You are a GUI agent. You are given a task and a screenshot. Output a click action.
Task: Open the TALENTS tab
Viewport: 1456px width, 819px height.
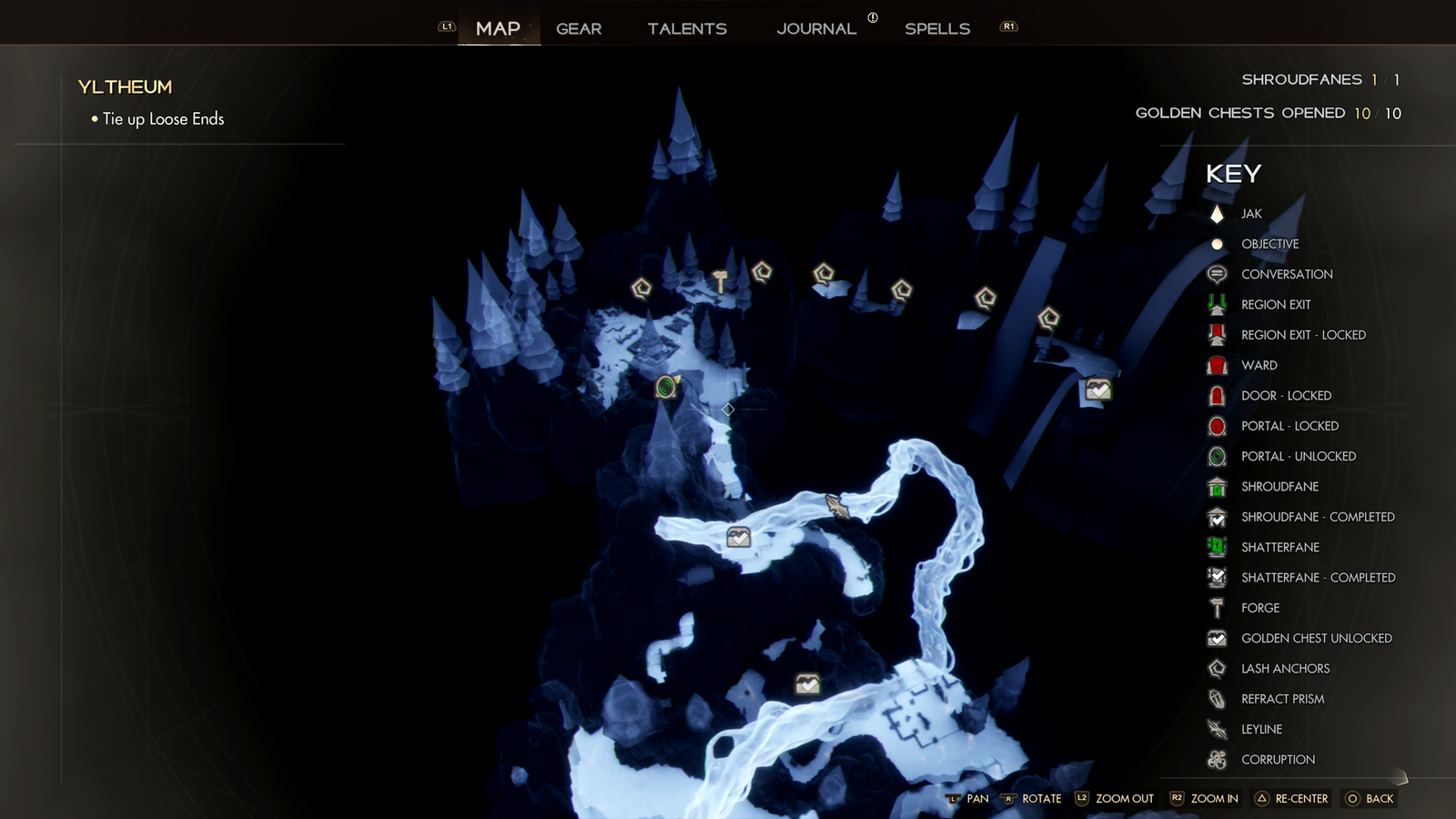click(687, 28)
